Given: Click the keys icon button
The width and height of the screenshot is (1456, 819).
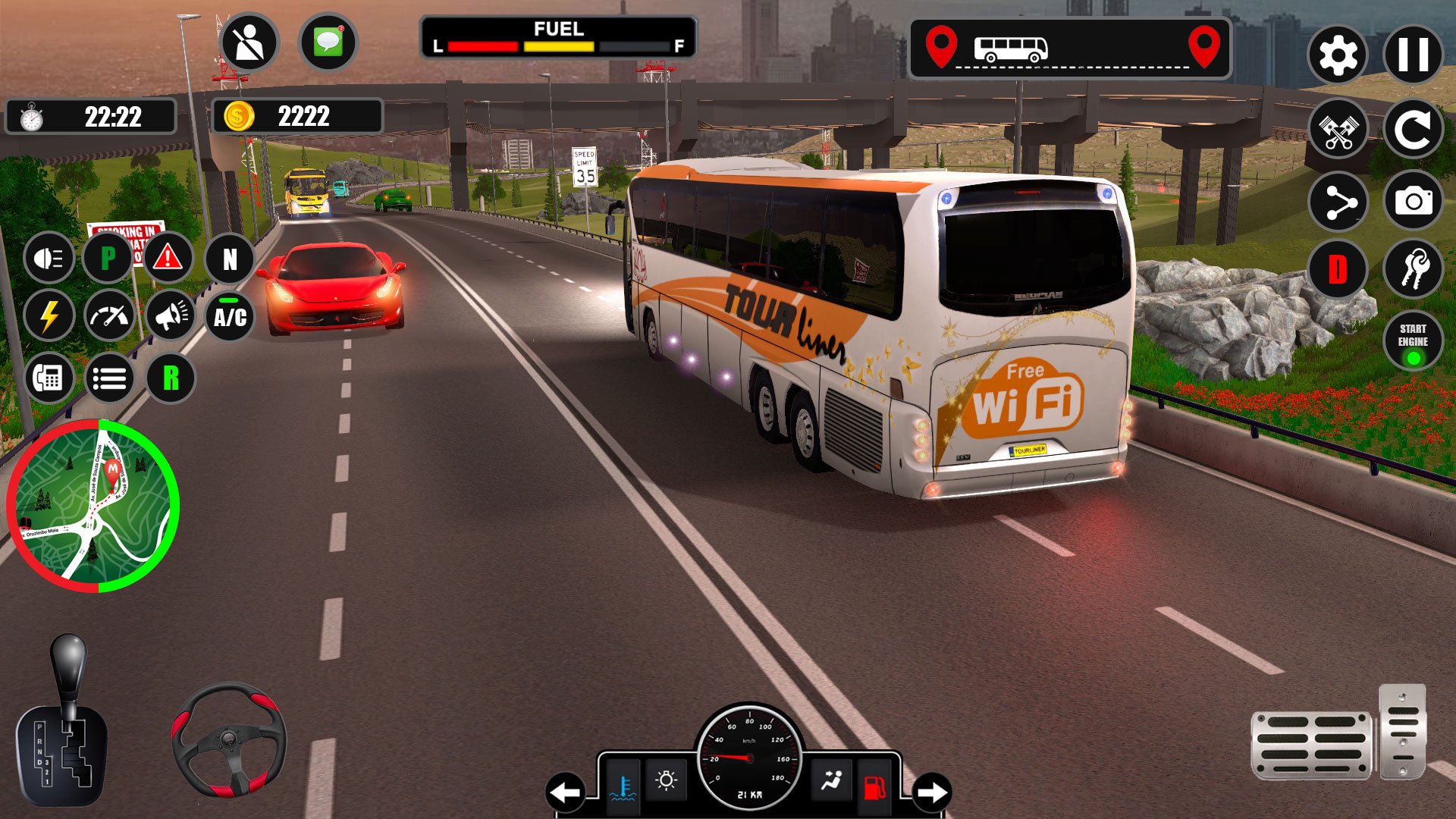Looking at the screenshot, I should 1413,269.
